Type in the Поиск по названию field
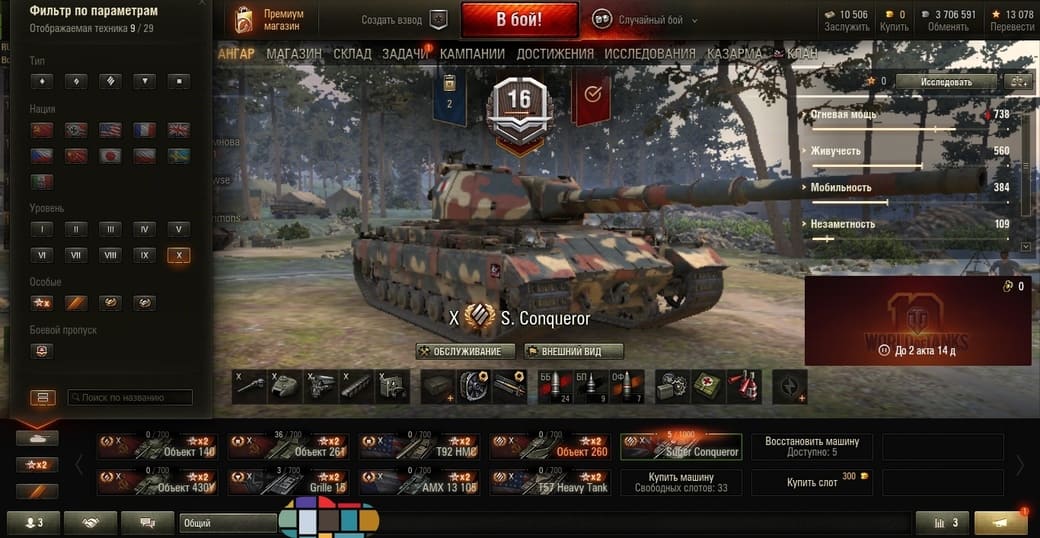1040x538 pixels. click(x=130, y=397)
